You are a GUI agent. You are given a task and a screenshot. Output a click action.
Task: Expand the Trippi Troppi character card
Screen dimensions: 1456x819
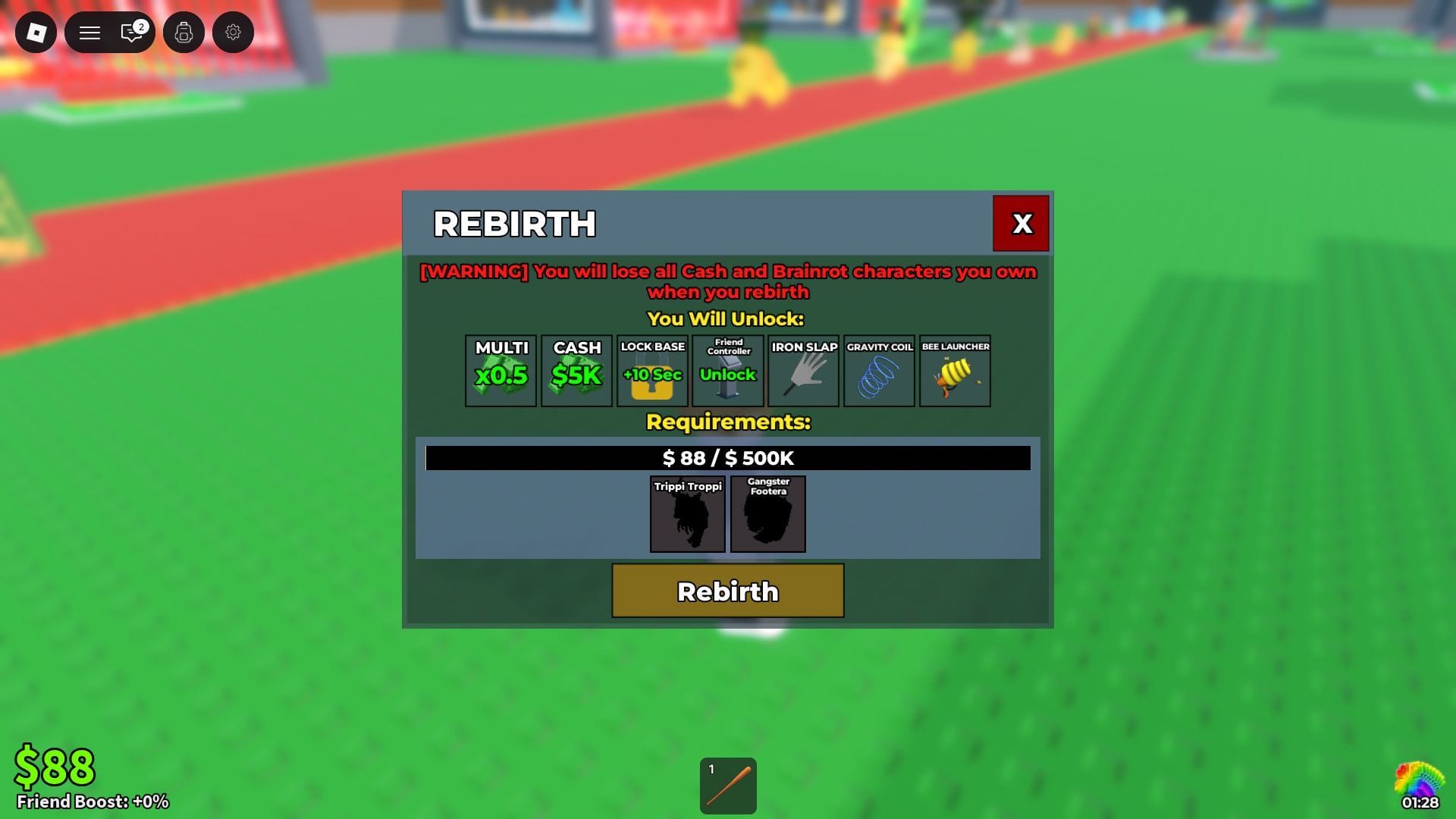(x=687, y=515)
